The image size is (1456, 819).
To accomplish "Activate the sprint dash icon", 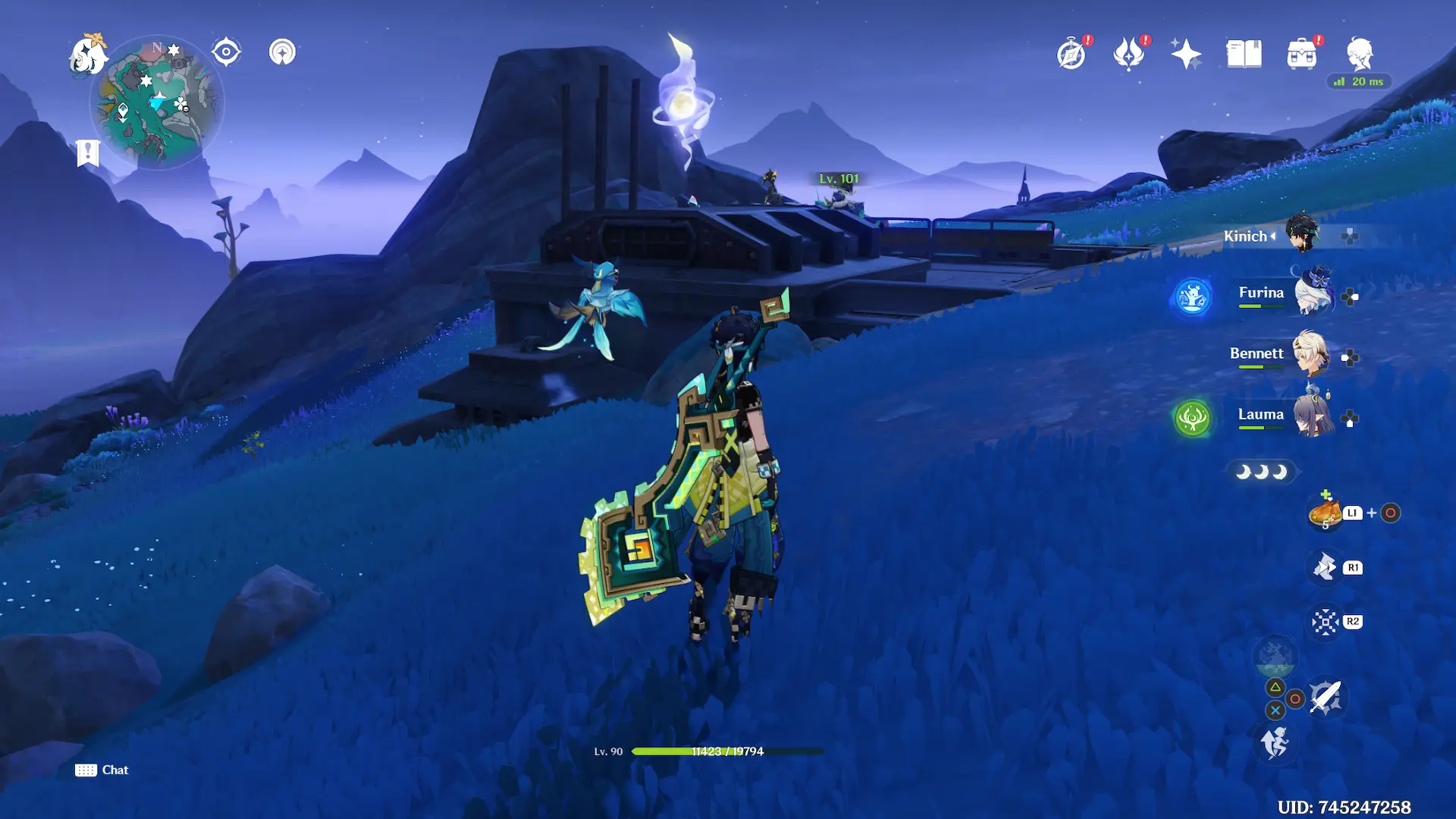I will point(1275,742).
